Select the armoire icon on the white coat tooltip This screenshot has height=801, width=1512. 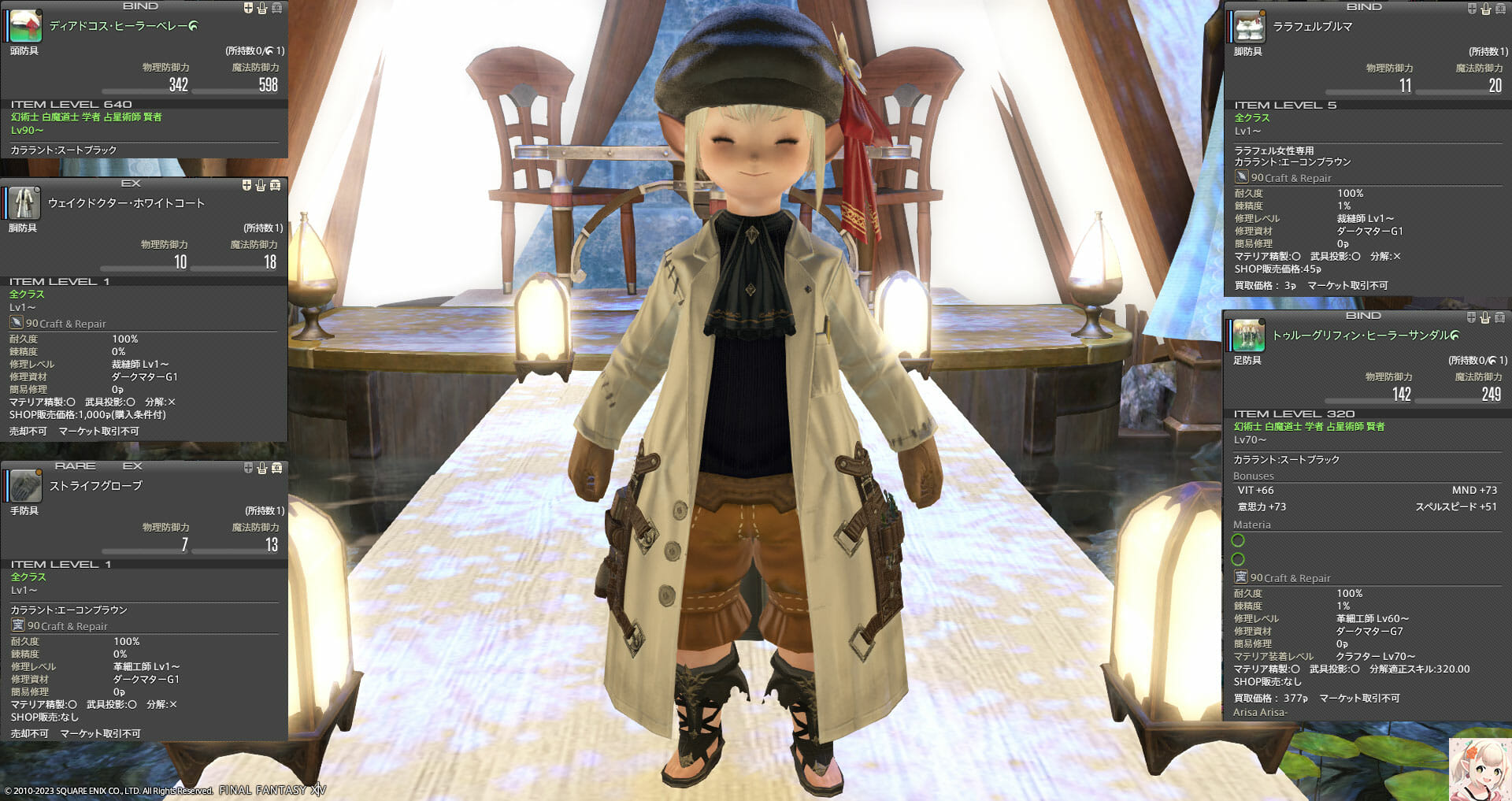click(x=276, y=186)
